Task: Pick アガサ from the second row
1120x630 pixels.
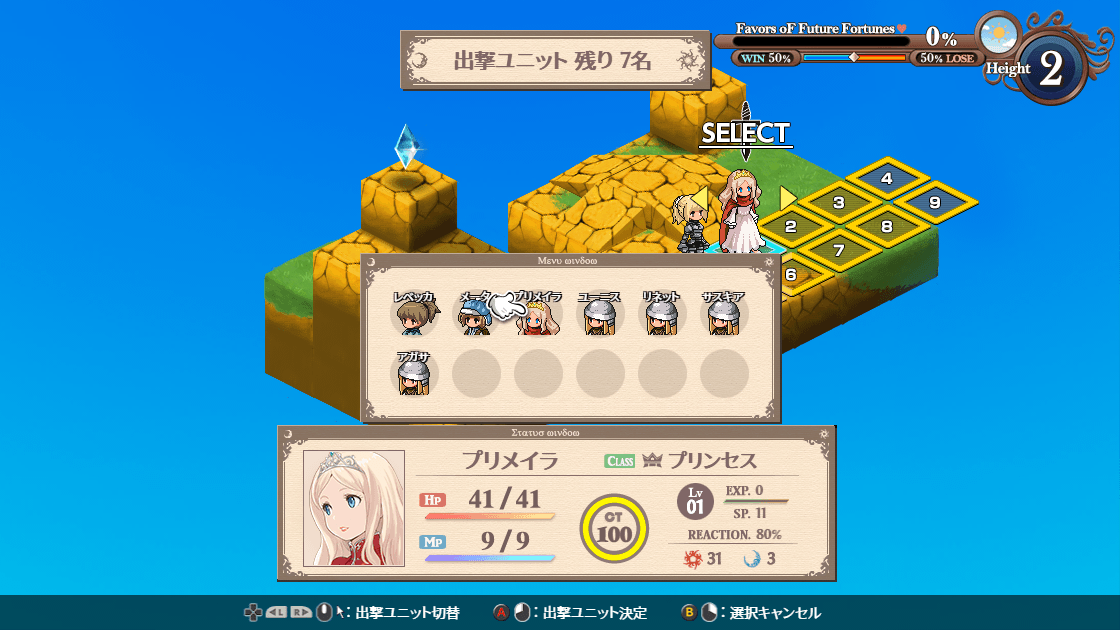Action: pos(414,375)
